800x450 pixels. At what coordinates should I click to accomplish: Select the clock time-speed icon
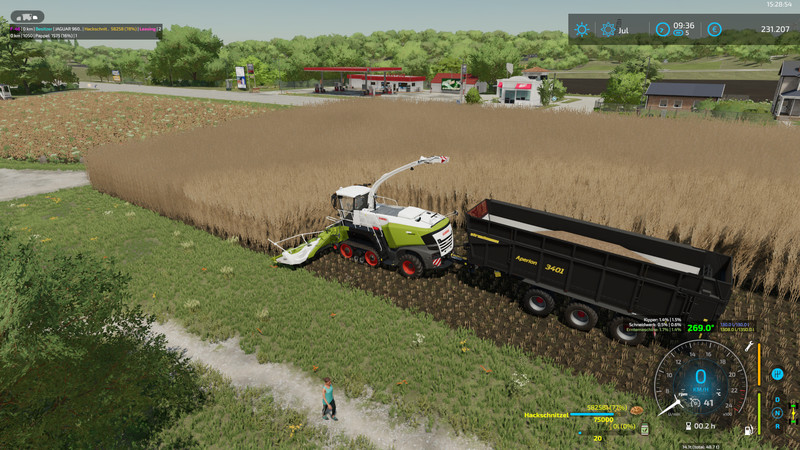(x=662, y=29)
